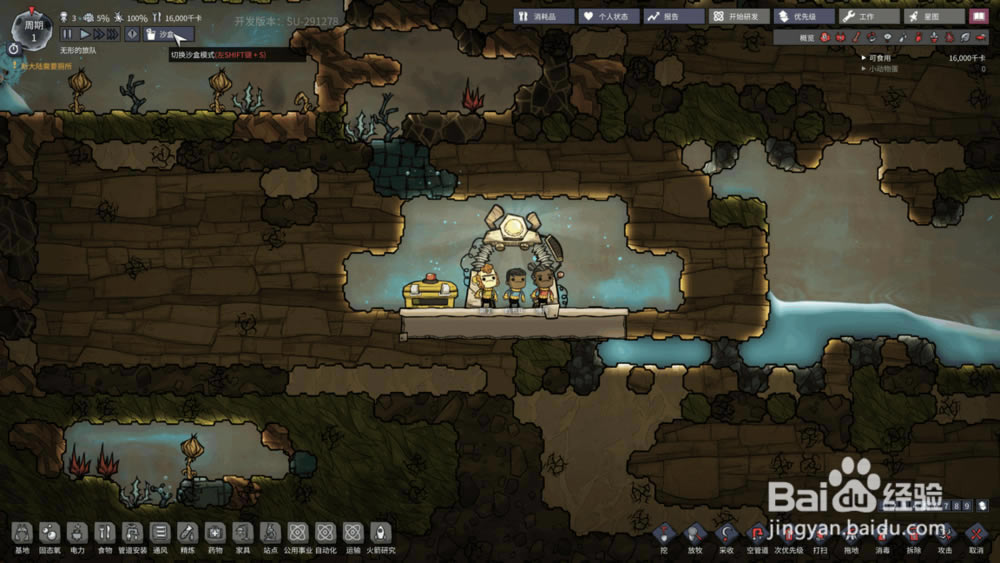Open the pink book codex button
This screenshot has width=1000, height=563.
(979, 17)
